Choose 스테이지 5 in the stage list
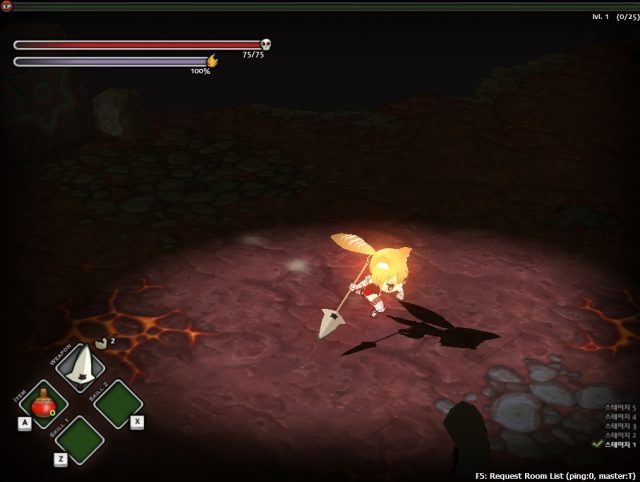Screen dimensions: 640x482 pyautogui.click(x=618, y=408)
